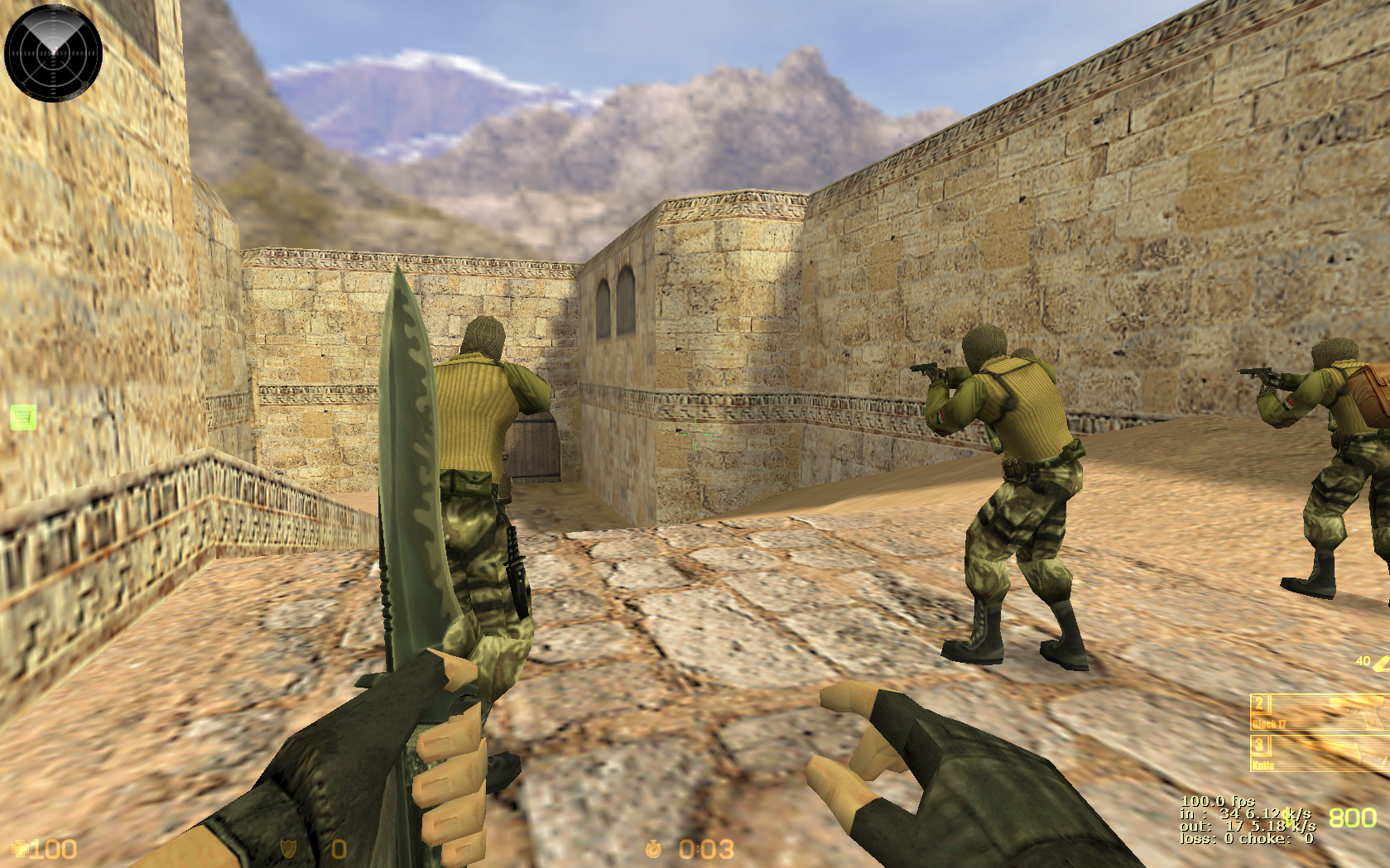Open the green buy zone cart icon
This screenshot has width=1390, height=868.
click(23, 418)
